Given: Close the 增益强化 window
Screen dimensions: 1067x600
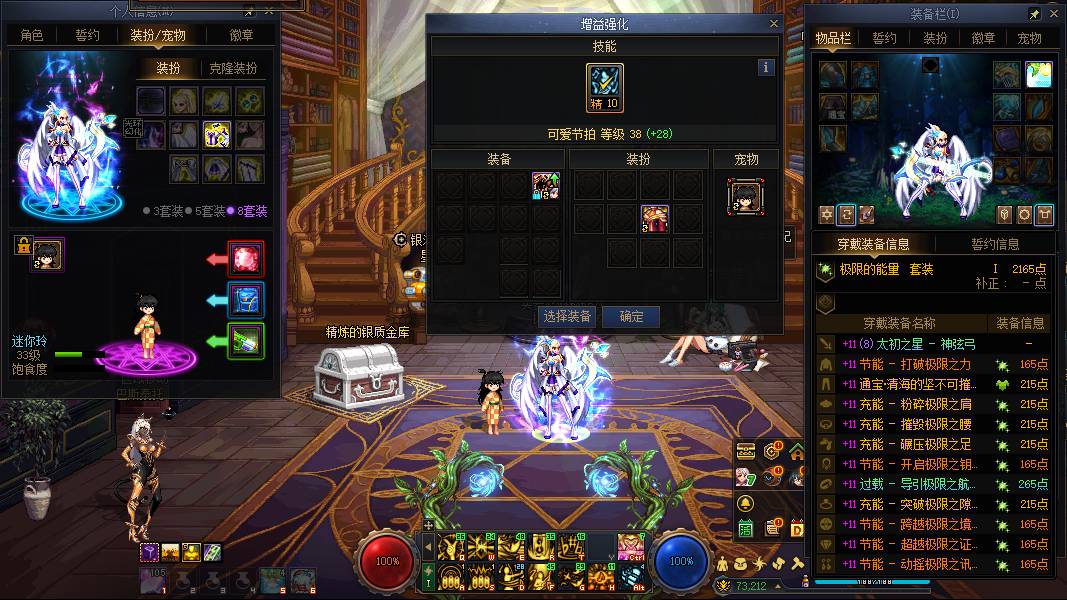Looking at the screenshot, I should click(x=773, y=24).
